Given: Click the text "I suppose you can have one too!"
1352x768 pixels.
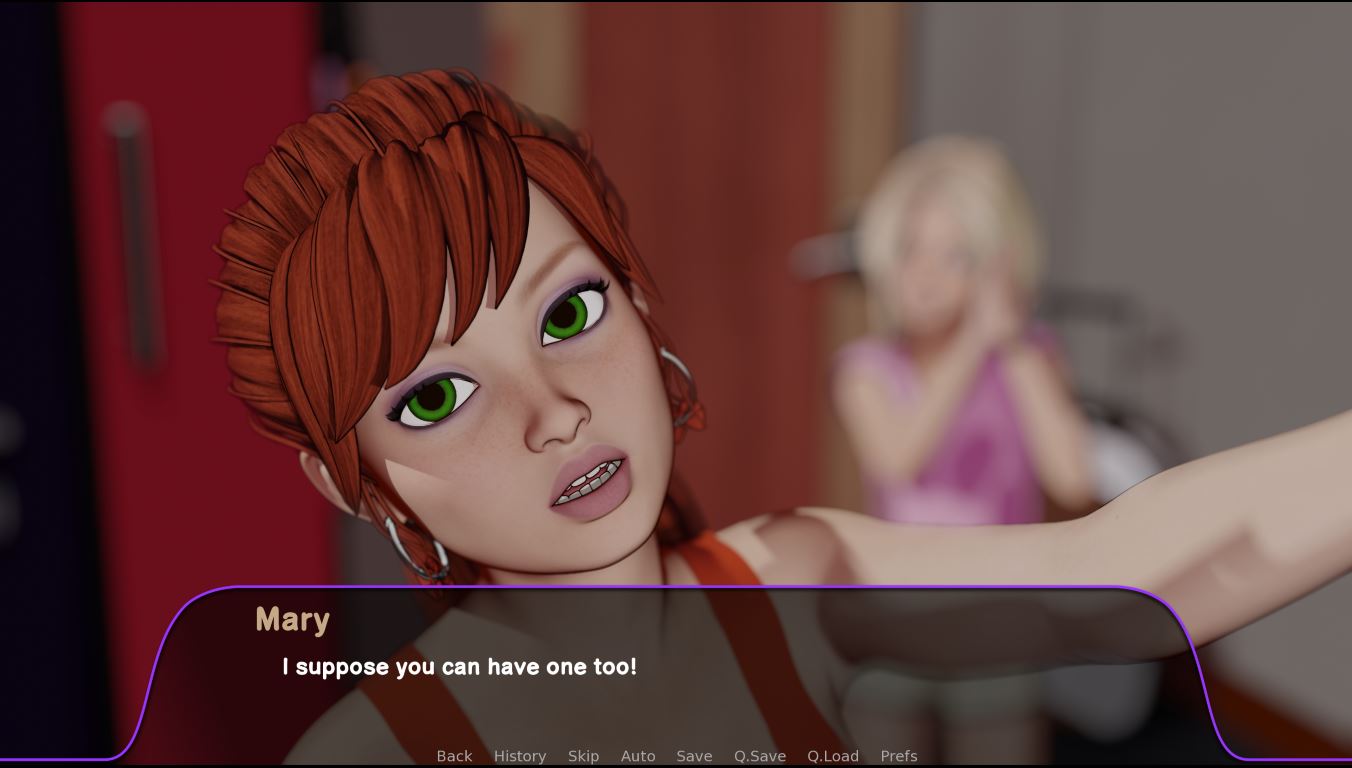Looking at the screenshot, I should click(460, 667).
